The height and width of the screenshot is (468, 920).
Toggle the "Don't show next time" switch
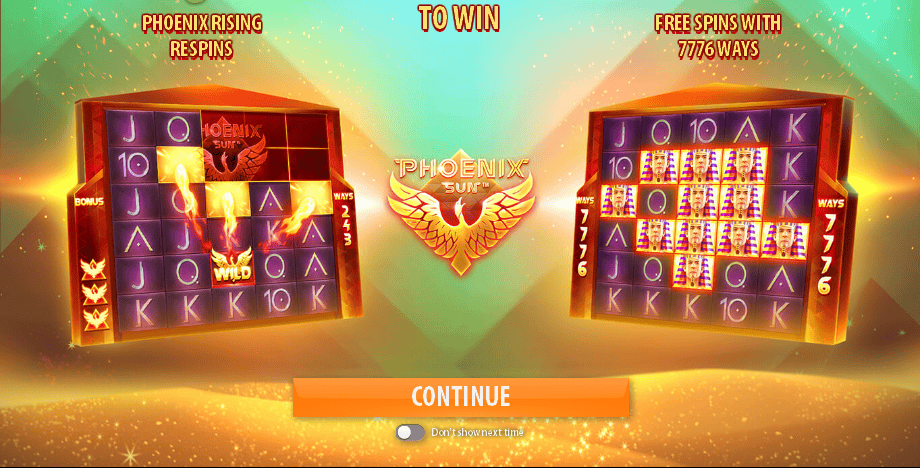pyautogui.click(x=410, y=432)
